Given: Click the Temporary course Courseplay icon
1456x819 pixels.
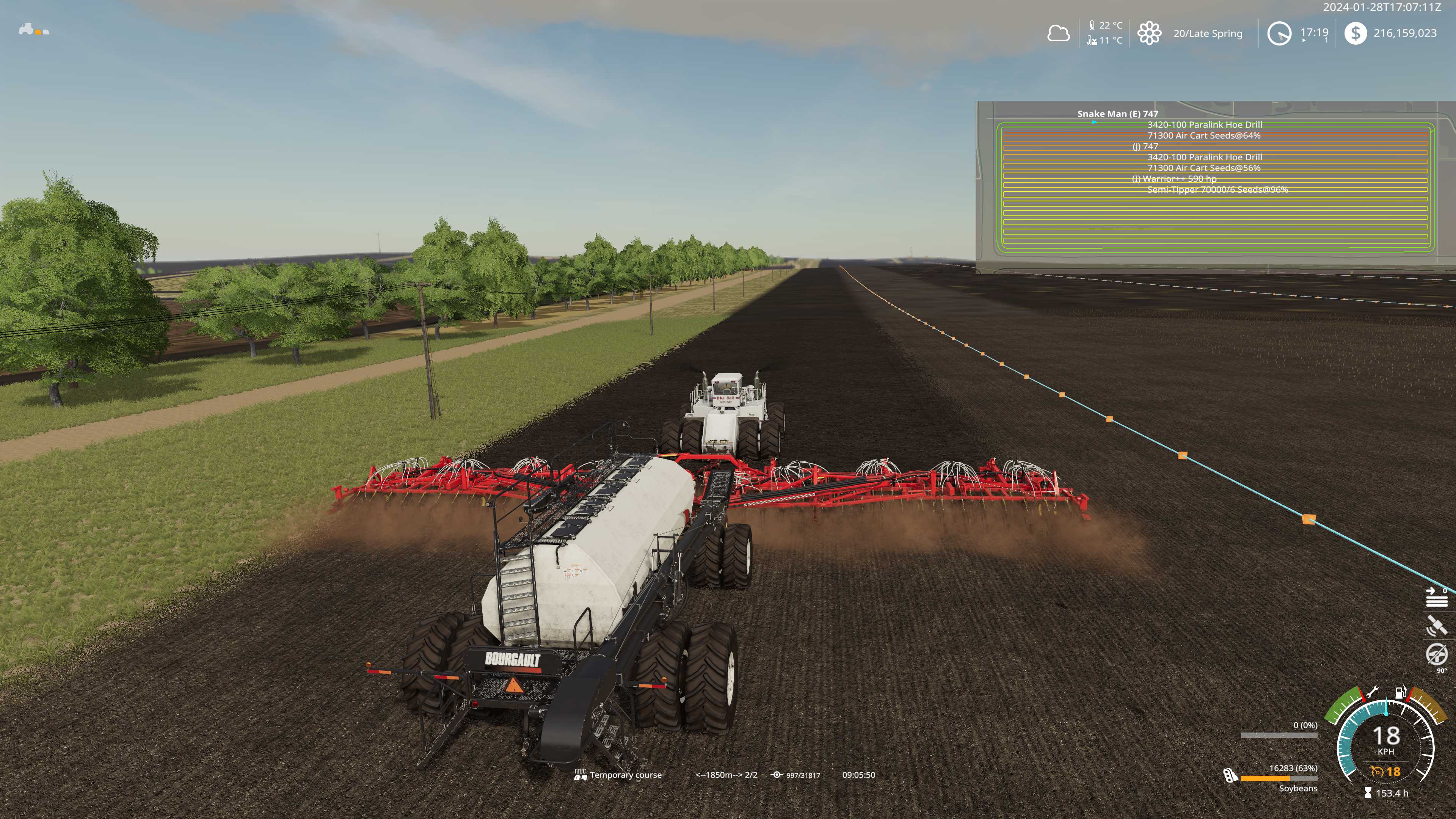Looking at the screenshot, I should [581, 775].
